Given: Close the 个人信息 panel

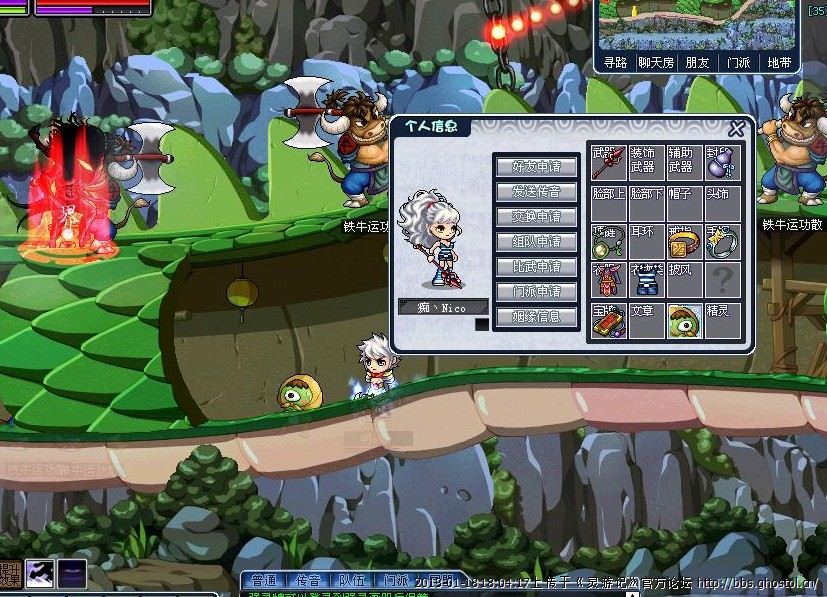Looking at the screenshot, I should pyautogui.click(x=737, y=129).
